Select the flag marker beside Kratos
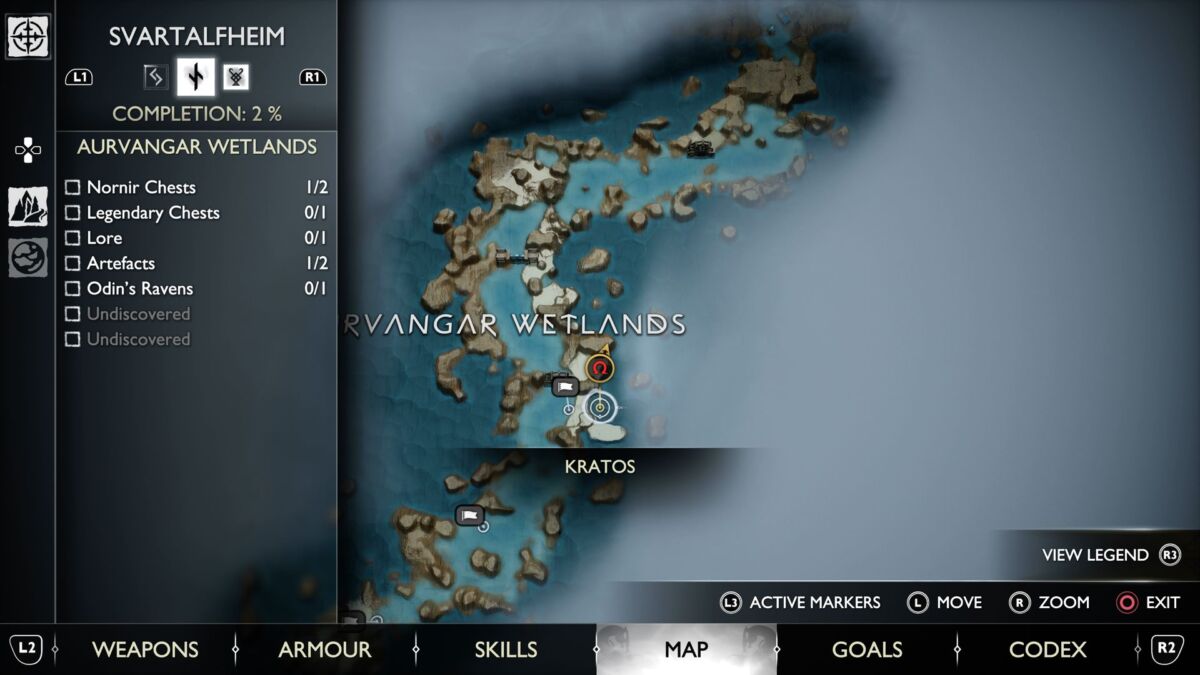The width and height of the screenshot is (1200, 675). tap(564, 386)
